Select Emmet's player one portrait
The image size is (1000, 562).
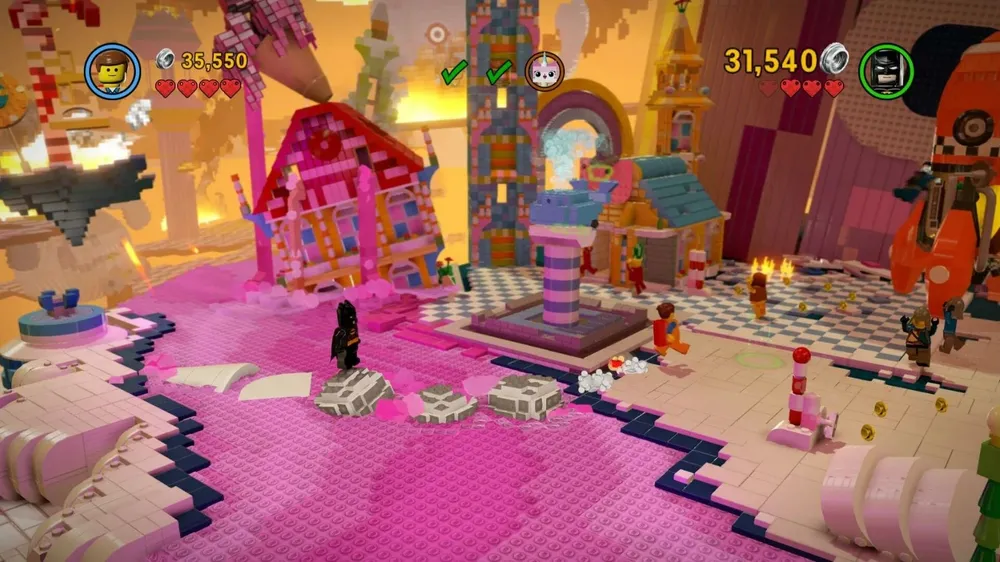tap(112, 72)
